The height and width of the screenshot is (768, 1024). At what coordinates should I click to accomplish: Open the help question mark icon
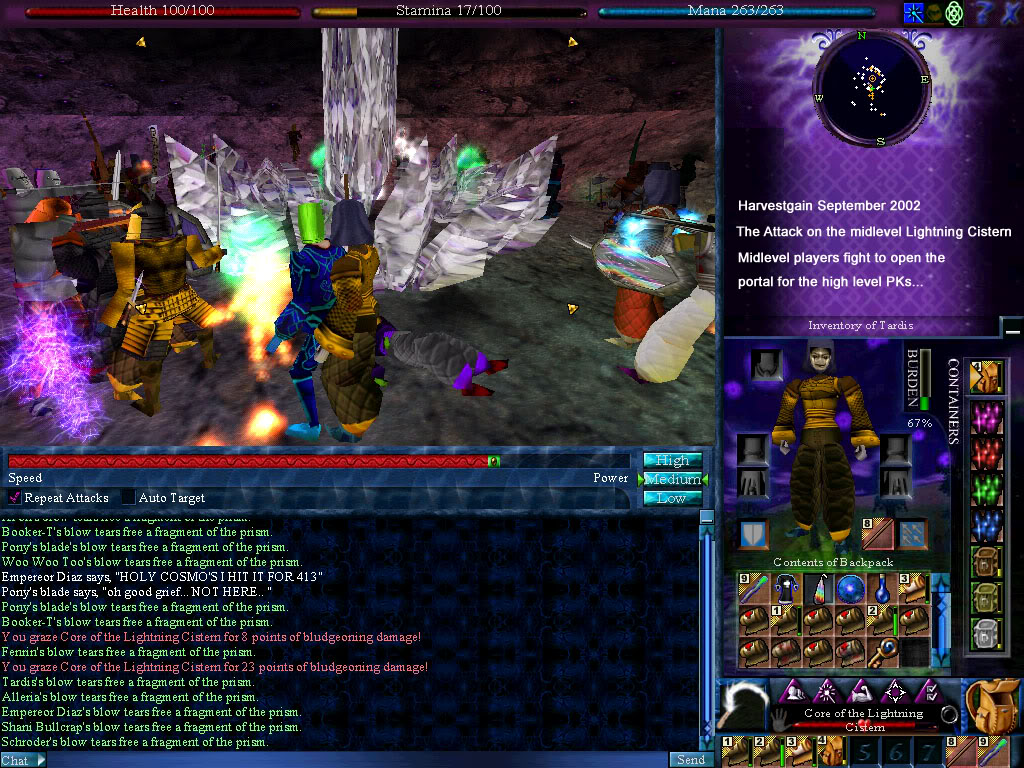pos(983,13)
